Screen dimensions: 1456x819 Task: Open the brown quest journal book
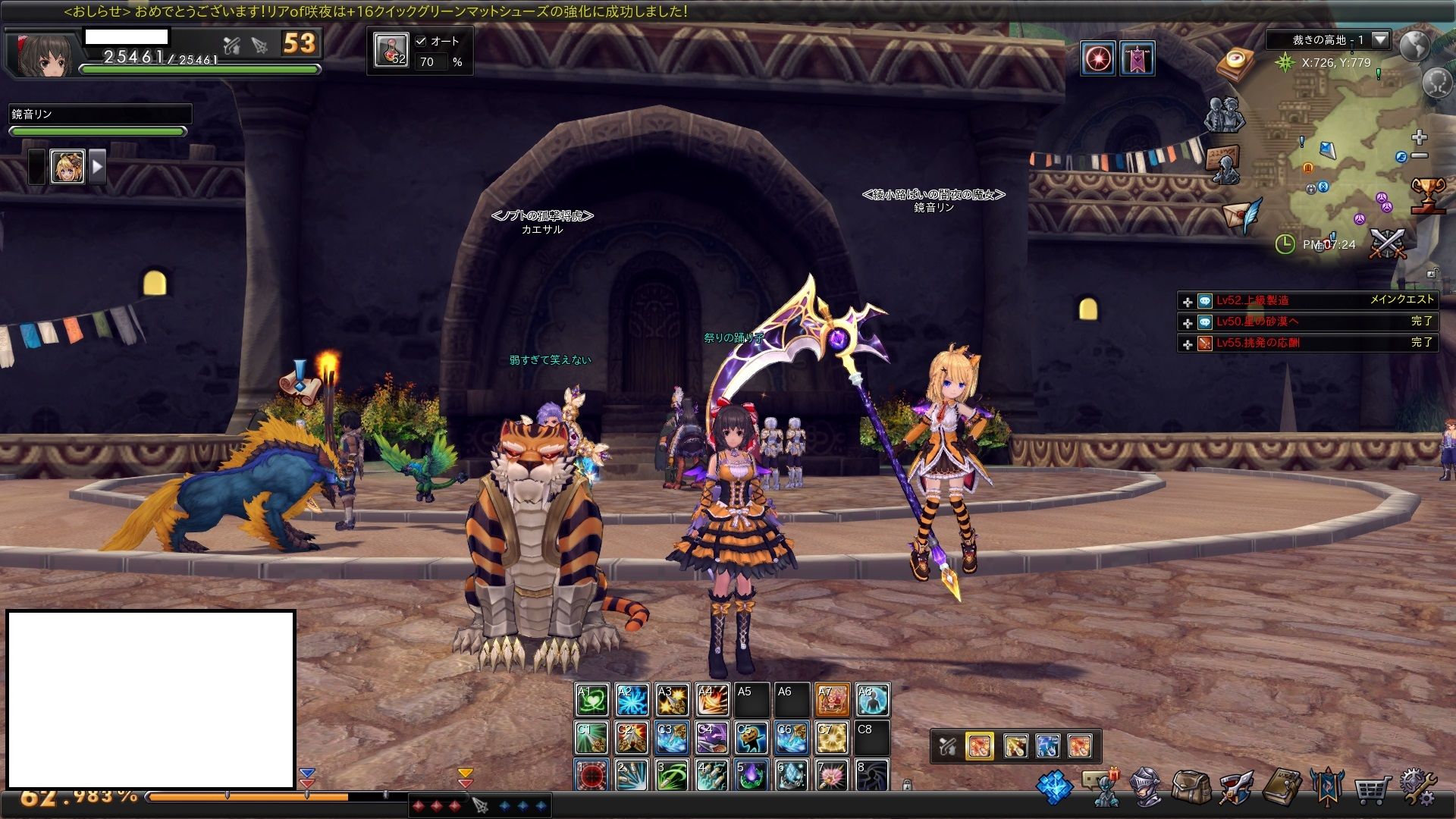click(x=1282, y=788)
